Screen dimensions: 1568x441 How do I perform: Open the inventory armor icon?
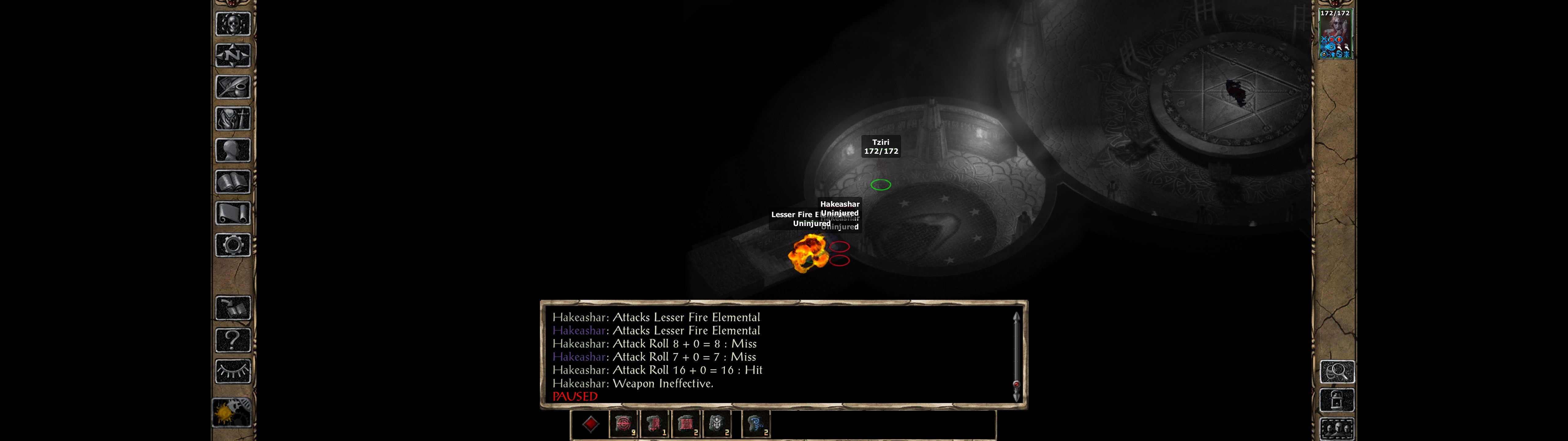232,118
